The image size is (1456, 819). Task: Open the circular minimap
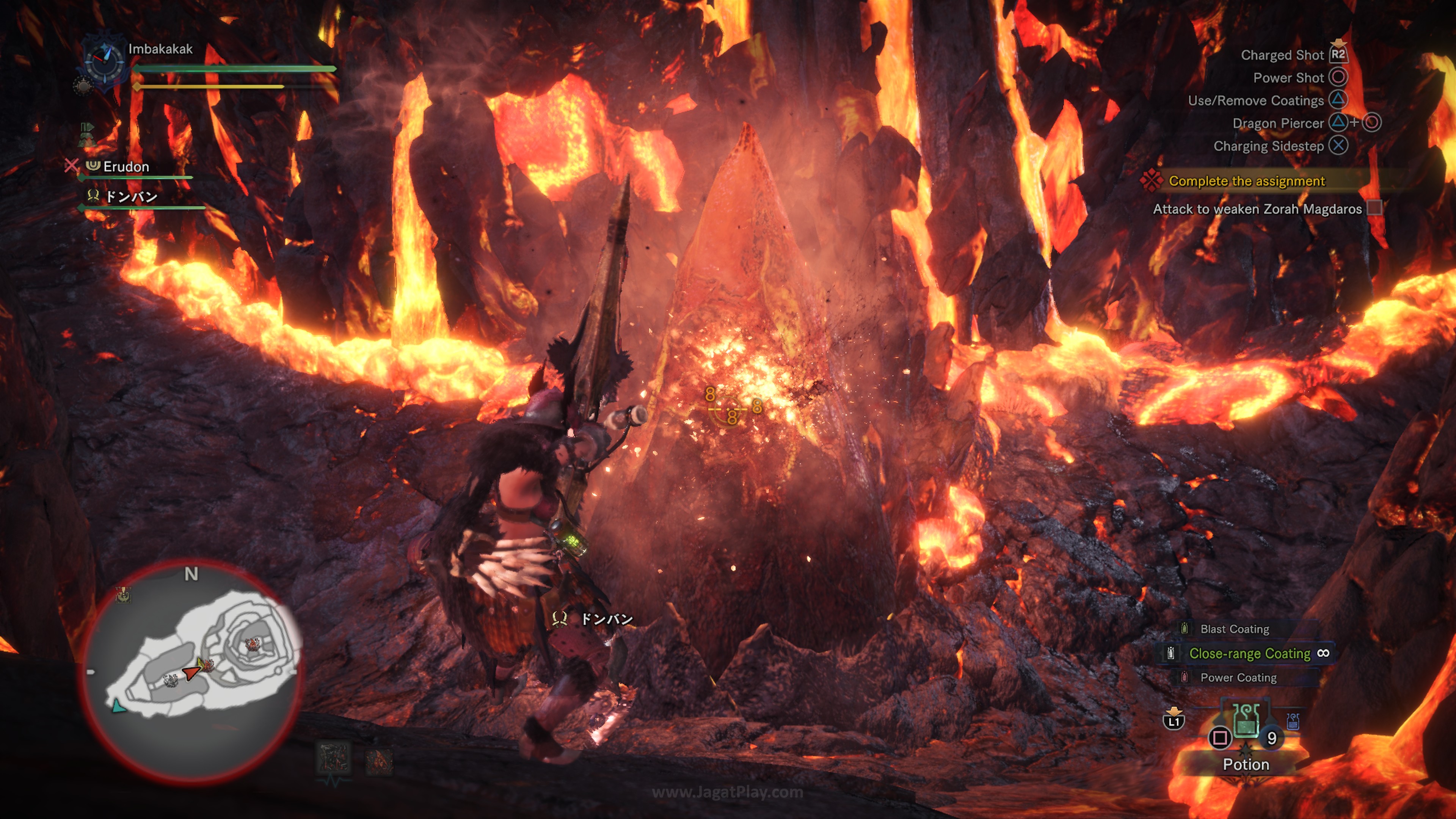click(x=192, y=670)
